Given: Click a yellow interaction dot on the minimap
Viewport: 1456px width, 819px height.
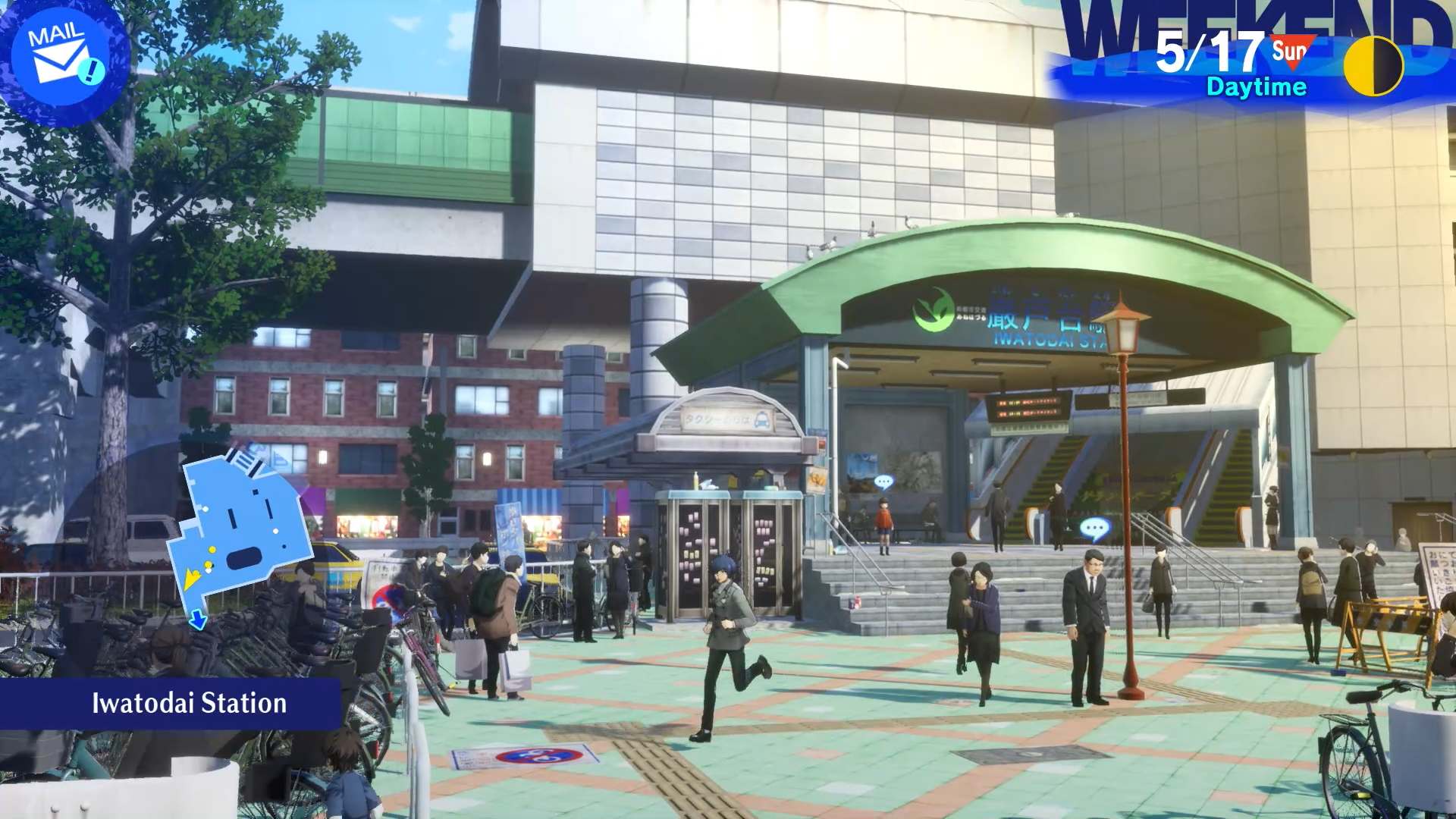Looking at the screenshot, I should (212, 549).
